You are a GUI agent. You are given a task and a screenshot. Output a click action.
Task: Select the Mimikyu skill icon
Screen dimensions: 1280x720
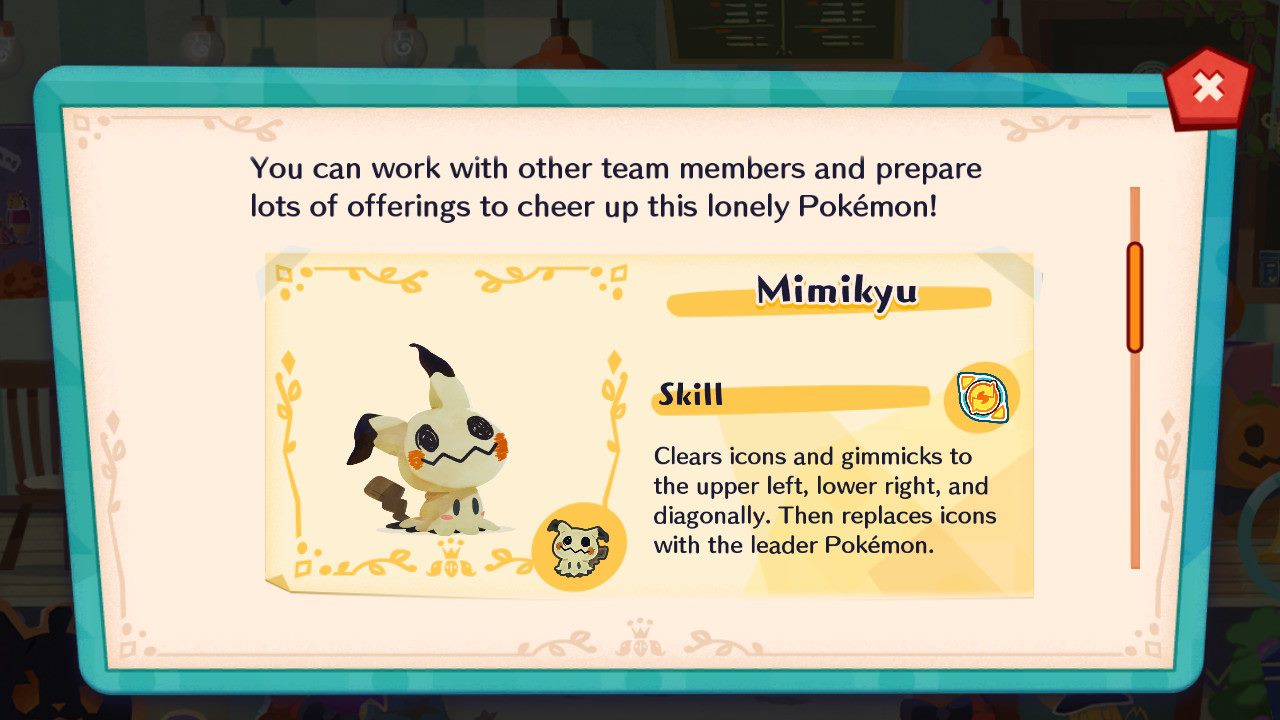[982, 398]
